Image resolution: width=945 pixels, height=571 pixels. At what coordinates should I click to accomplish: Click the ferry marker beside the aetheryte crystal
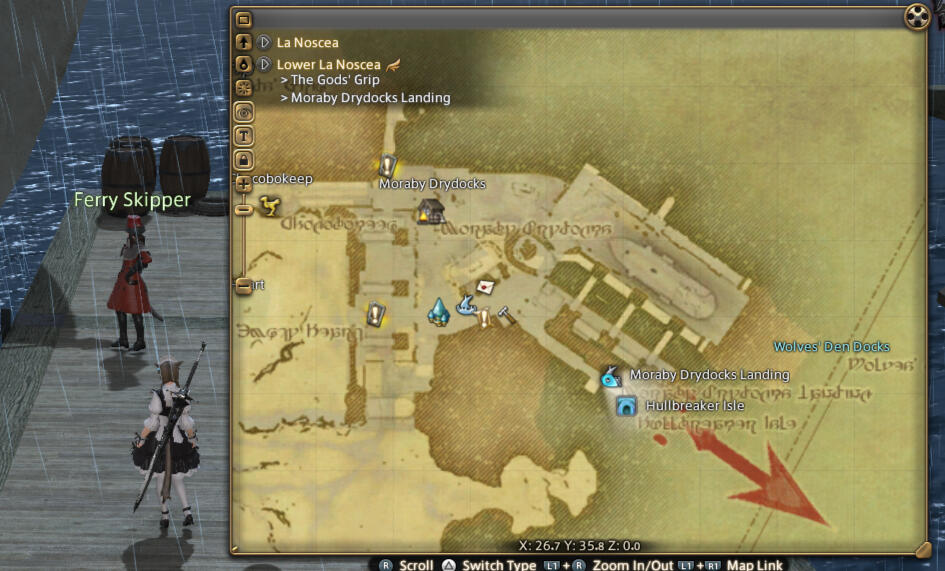[465, 305]
